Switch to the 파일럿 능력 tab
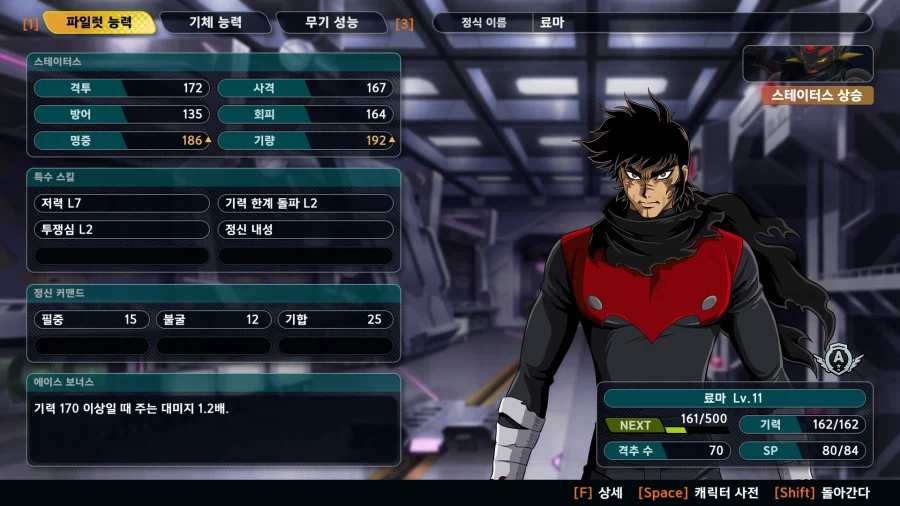Image resolution: width=900 pixels, height=506 pixels. 98,22
